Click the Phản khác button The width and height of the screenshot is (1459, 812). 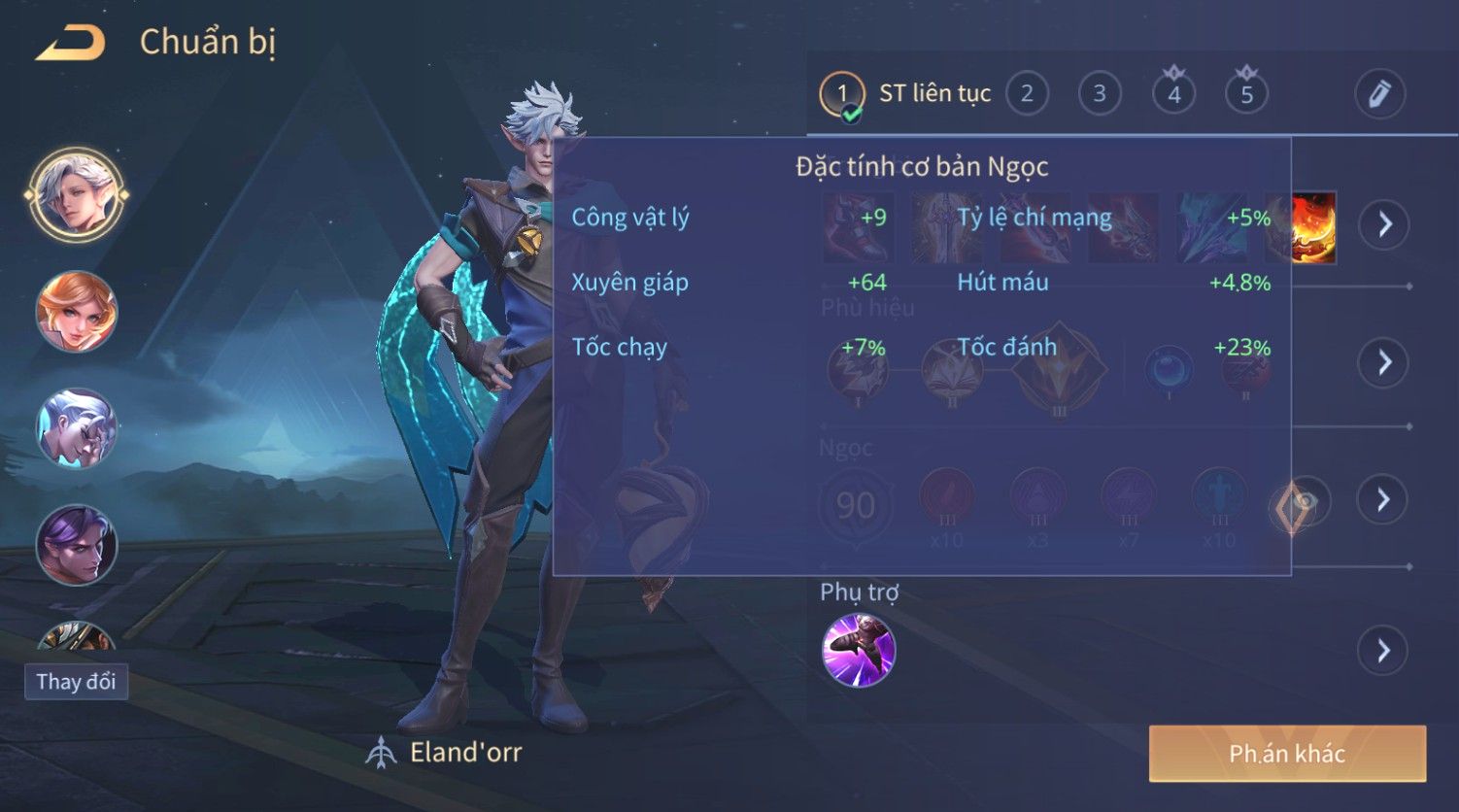pos(1287,754)
